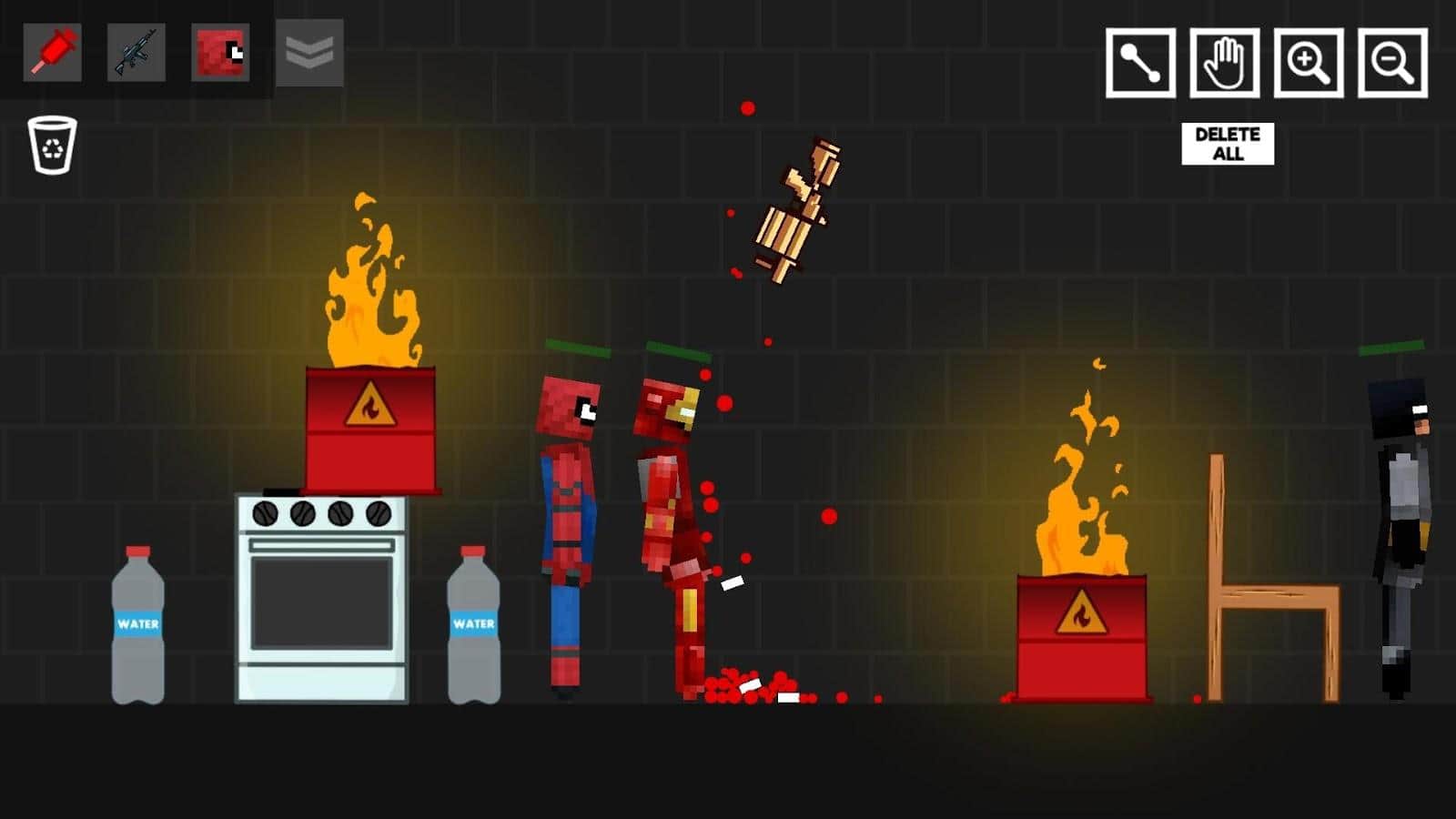Select the left WATER bottle

pos(138,628)
